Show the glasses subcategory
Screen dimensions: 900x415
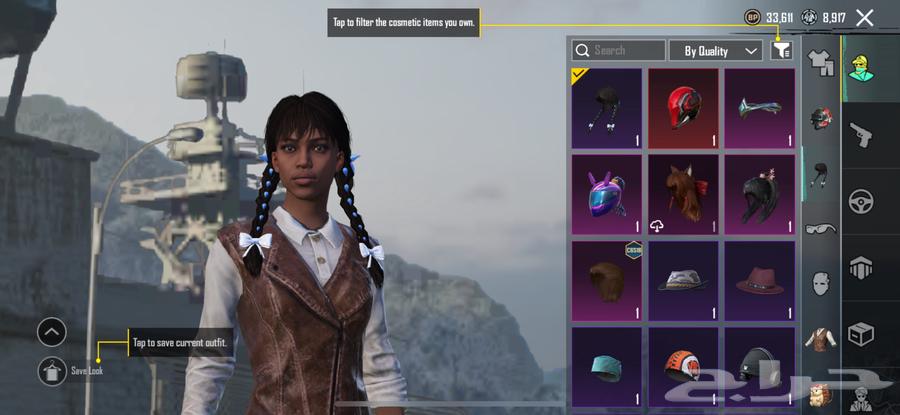[x=821, y=228]
